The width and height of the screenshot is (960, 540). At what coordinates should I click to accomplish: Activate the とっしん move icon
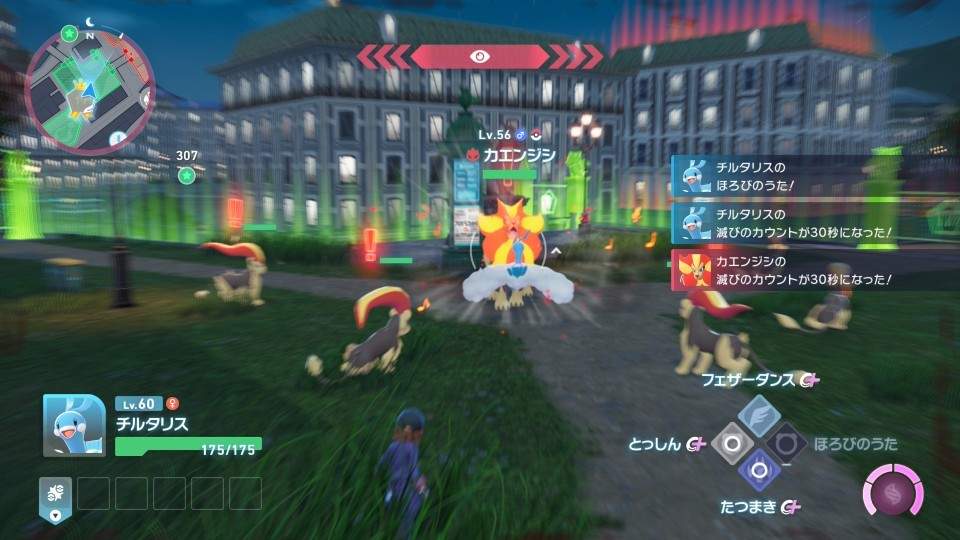point(733,443)
